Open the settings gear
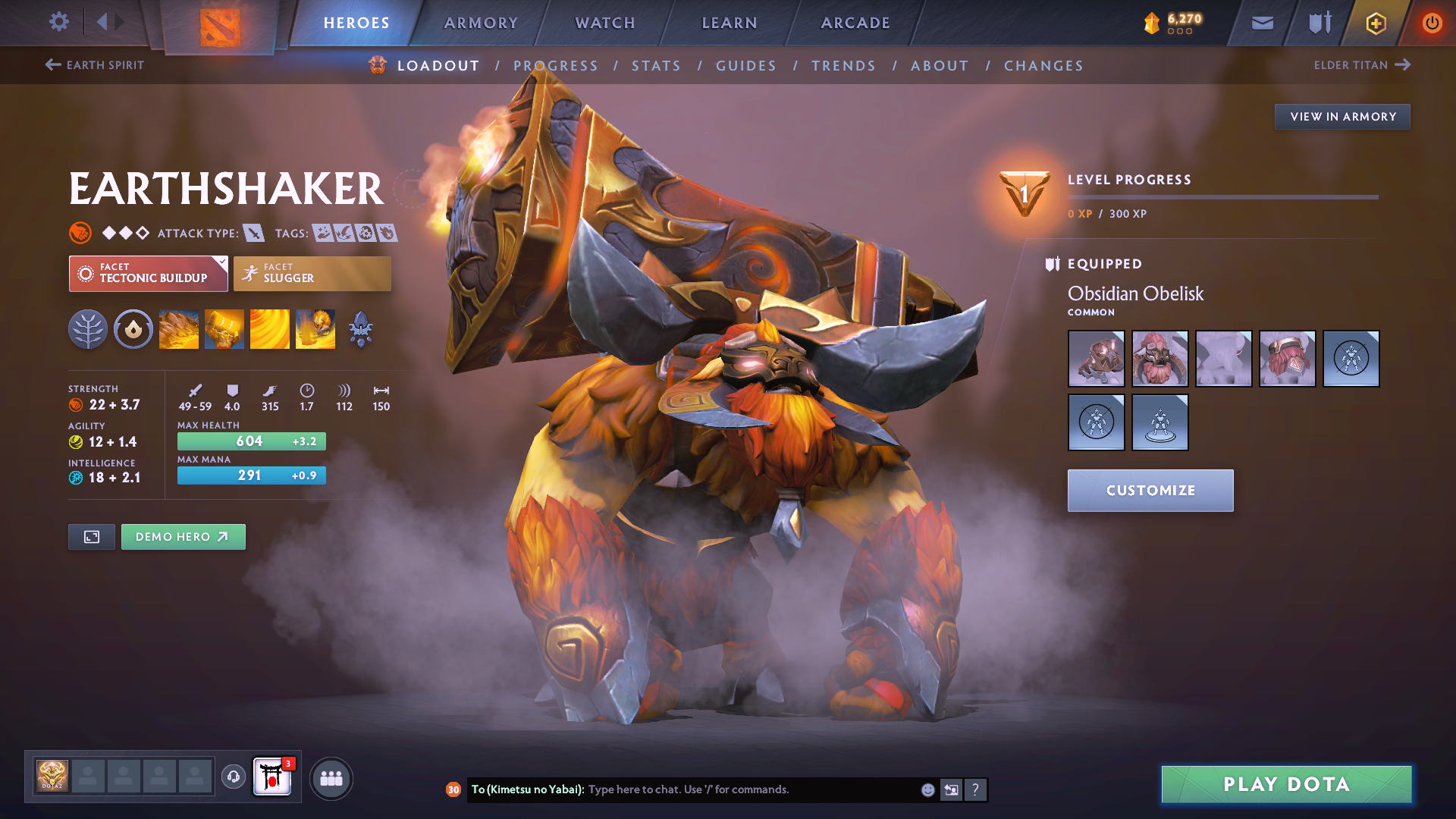The height and width of the screenshot is (819, 1456). coord(58,22)
